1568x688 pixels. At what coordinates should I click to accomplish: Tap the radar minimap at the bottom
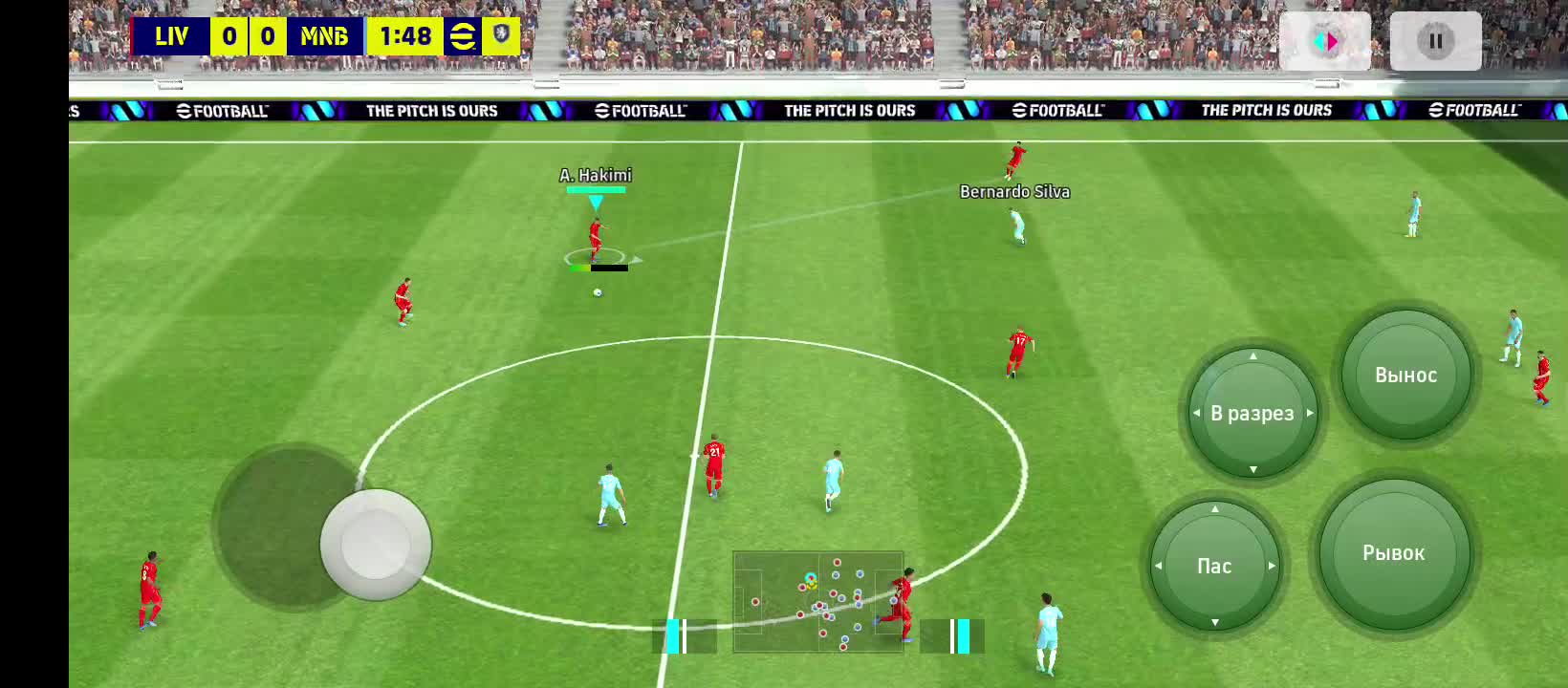(x=817, y=602)
